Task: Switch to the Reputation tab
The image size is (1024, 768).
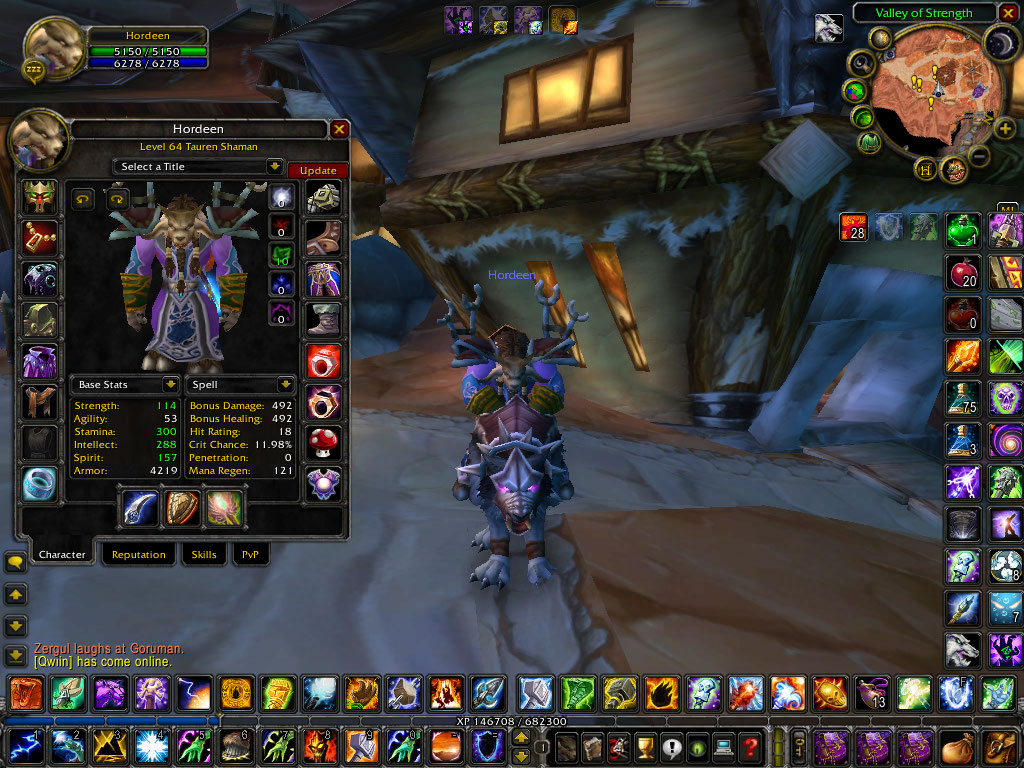Action: [138, 554]
